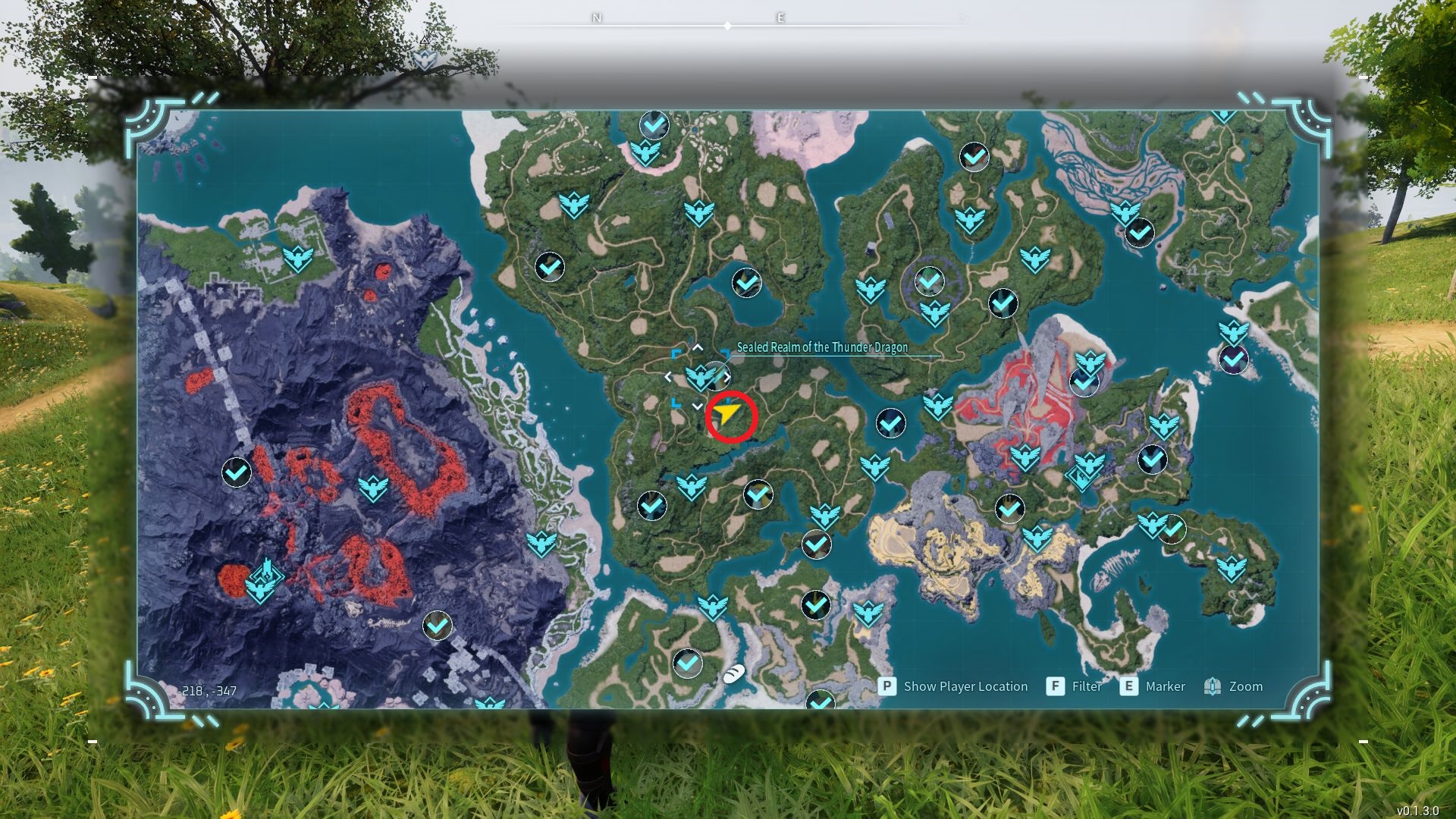
Task: Click the dark checkmark marker on the small eastern island
Action: pyautogui.click(x=1233, y=360)
